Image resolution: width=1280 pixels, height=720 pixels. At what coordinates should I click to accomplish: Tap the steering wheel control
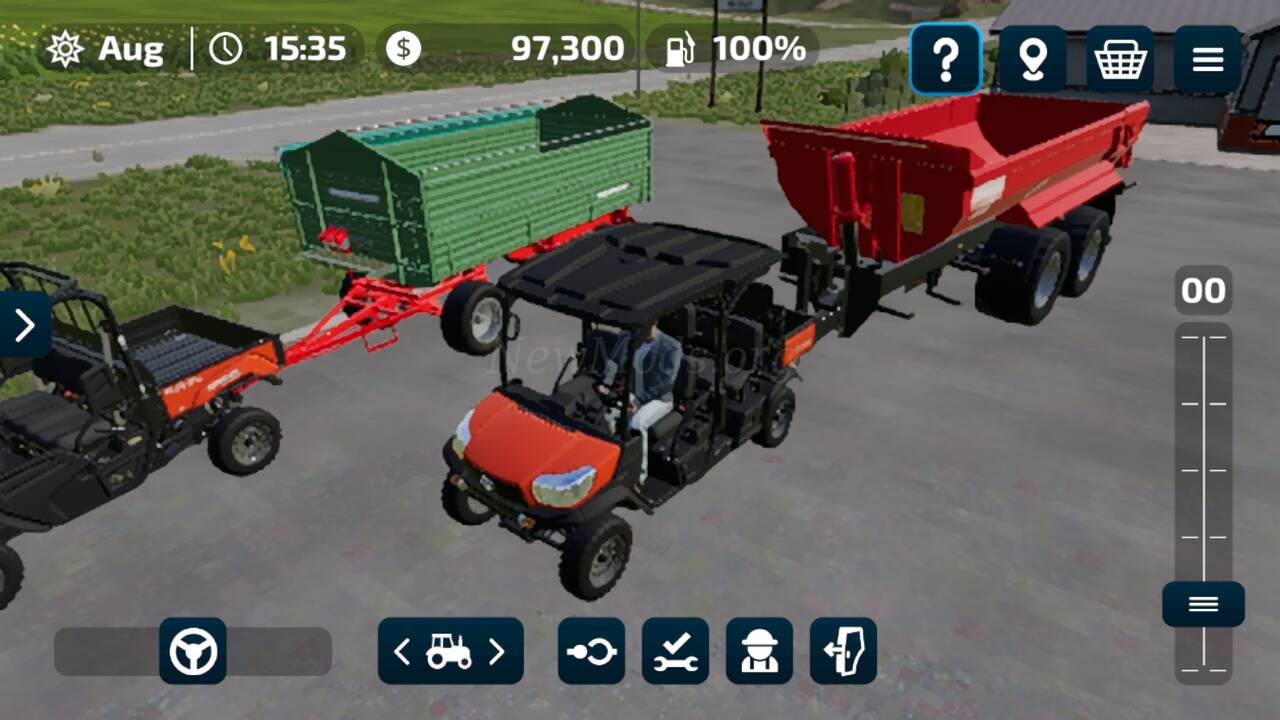pos(193,651)
